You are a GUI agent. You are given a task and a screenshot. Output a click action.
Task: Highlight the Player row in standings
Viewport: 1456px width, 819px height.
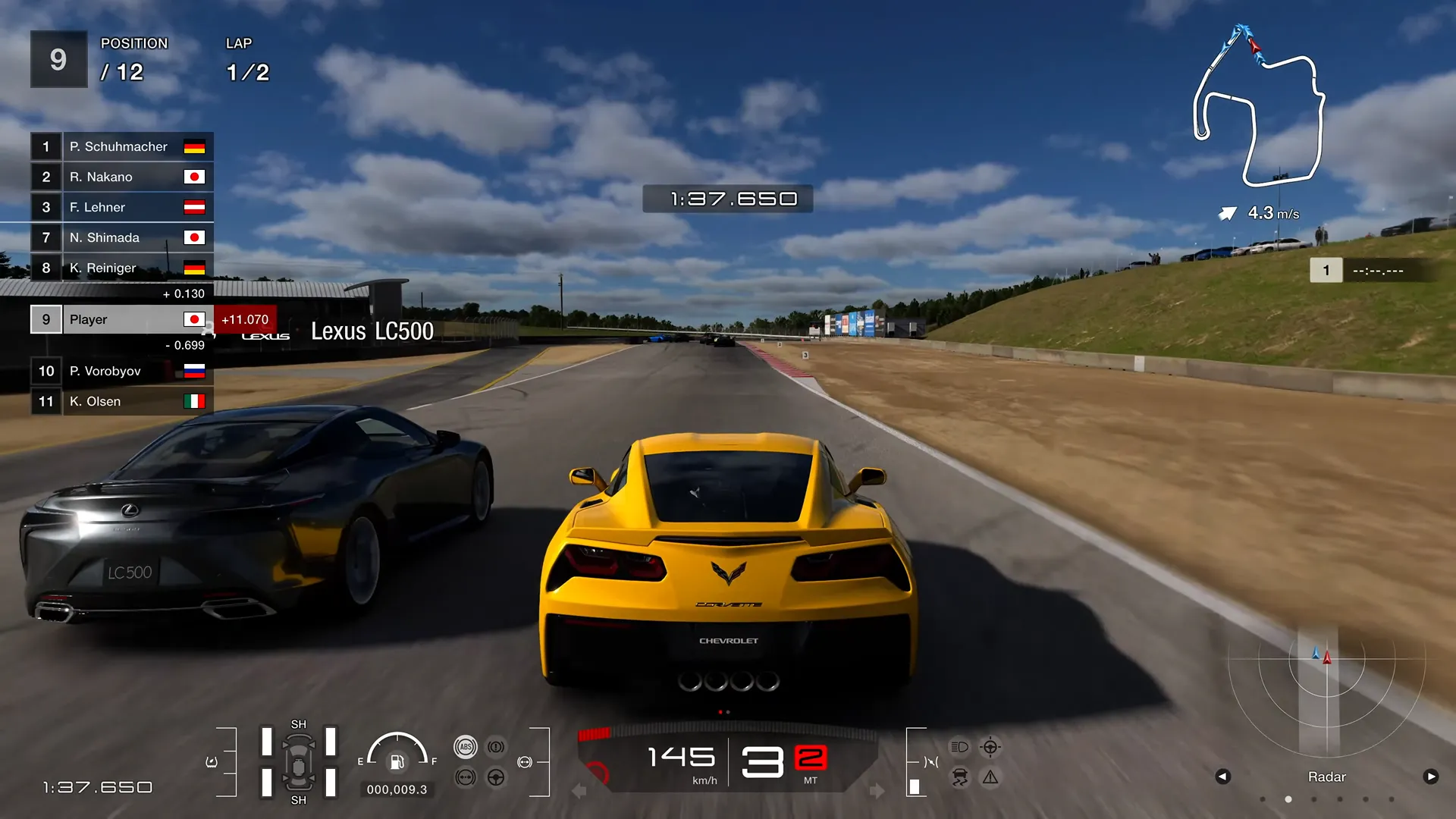(x=121, y=319)
